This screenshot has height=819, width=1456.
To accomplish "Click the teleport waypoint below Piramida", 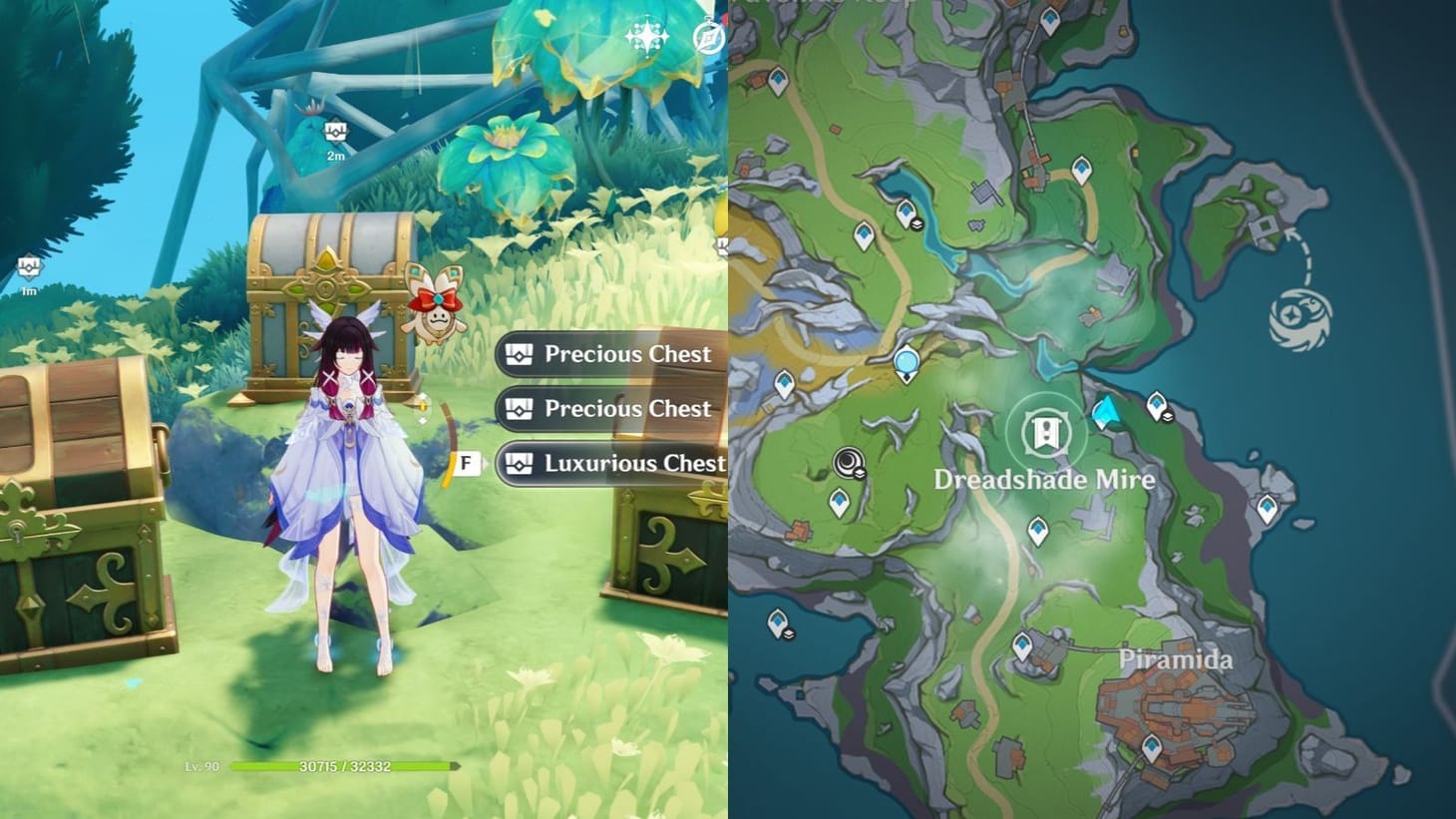I will [1153, 744].
